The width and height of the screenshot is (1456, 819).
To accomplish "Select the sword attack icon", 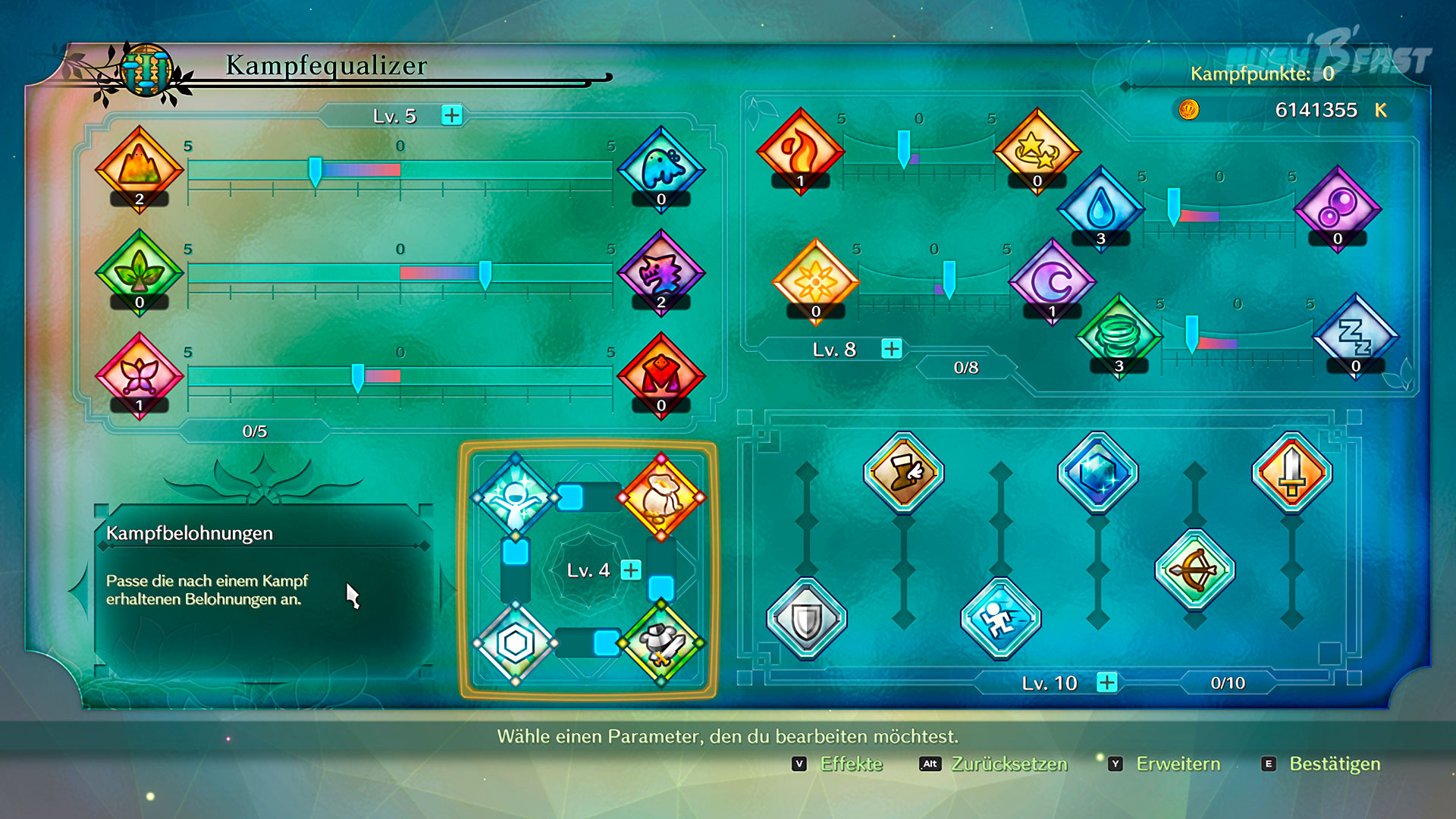I will [x=1291, y=472].
